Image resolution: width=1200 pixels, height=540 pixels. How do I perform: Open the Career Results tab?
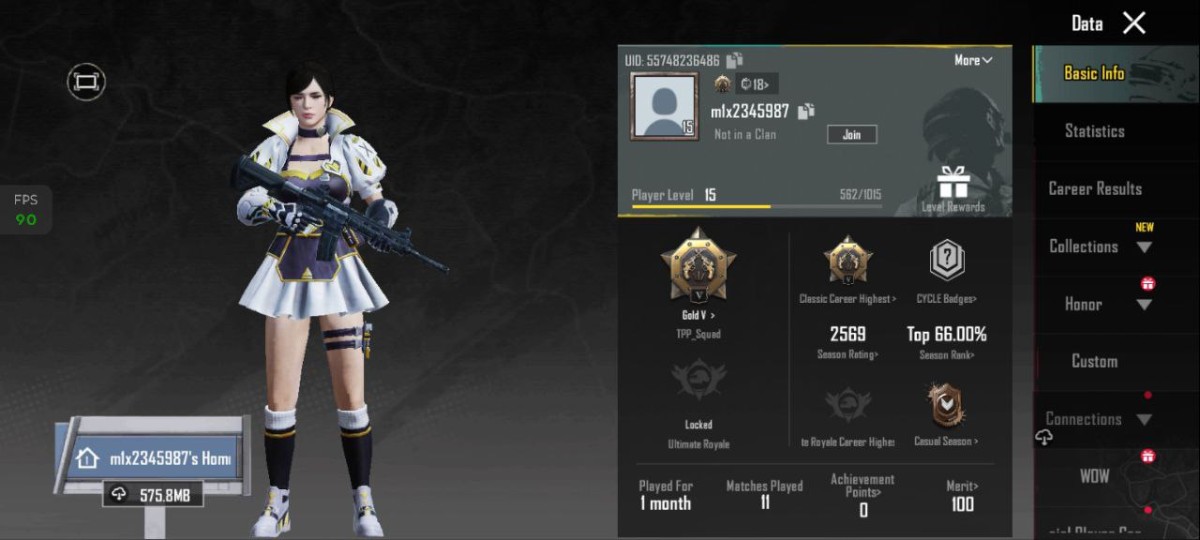click(1094, 188)
